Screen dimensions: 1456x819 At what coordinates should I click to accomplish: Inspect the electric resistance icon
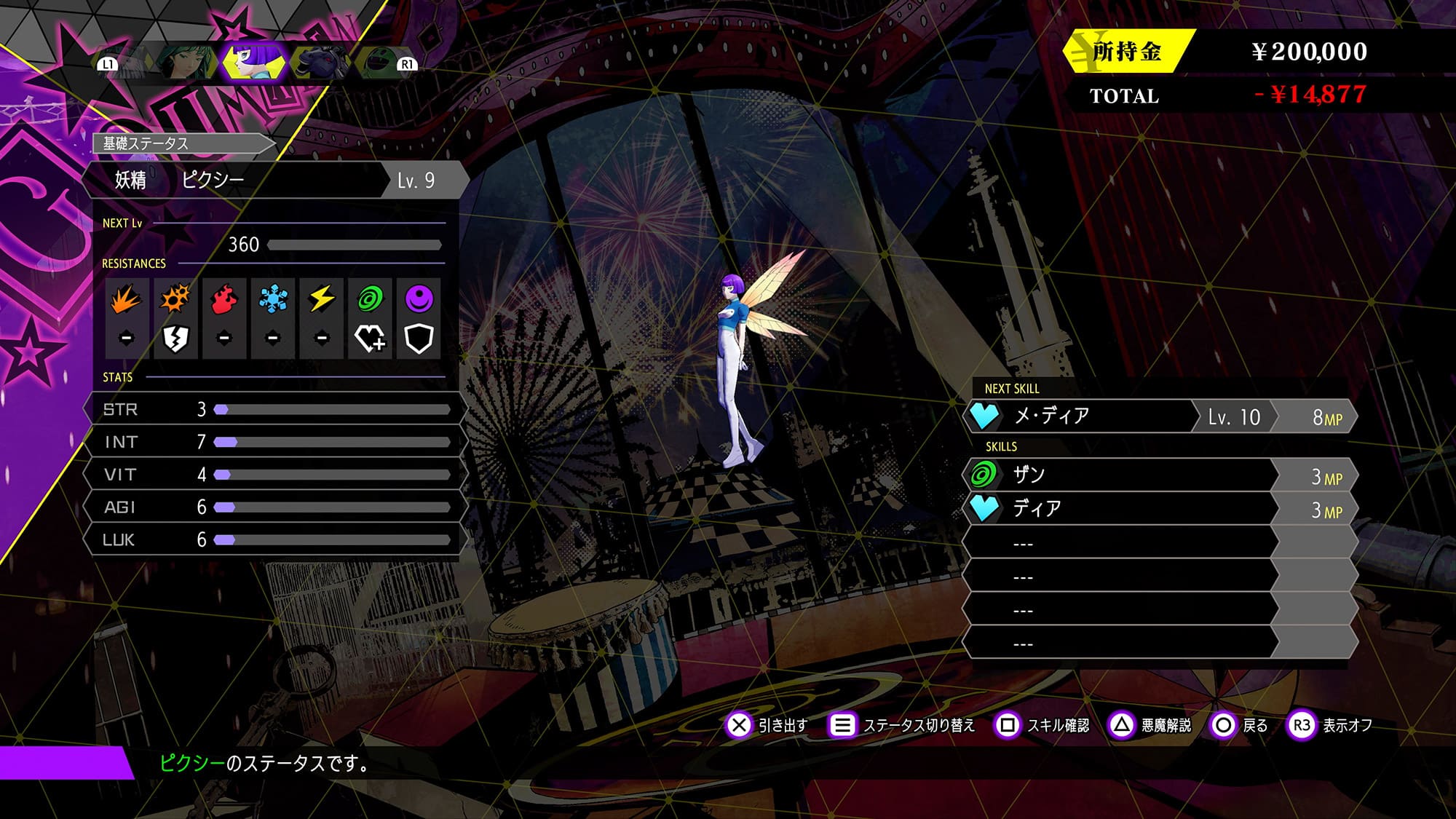[x=322, y=299]
